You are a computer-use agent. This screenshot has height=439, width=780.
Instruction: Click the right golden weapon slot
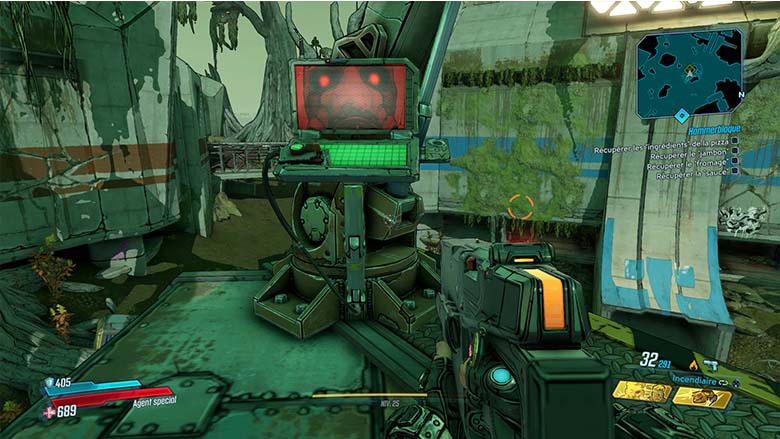702,394
